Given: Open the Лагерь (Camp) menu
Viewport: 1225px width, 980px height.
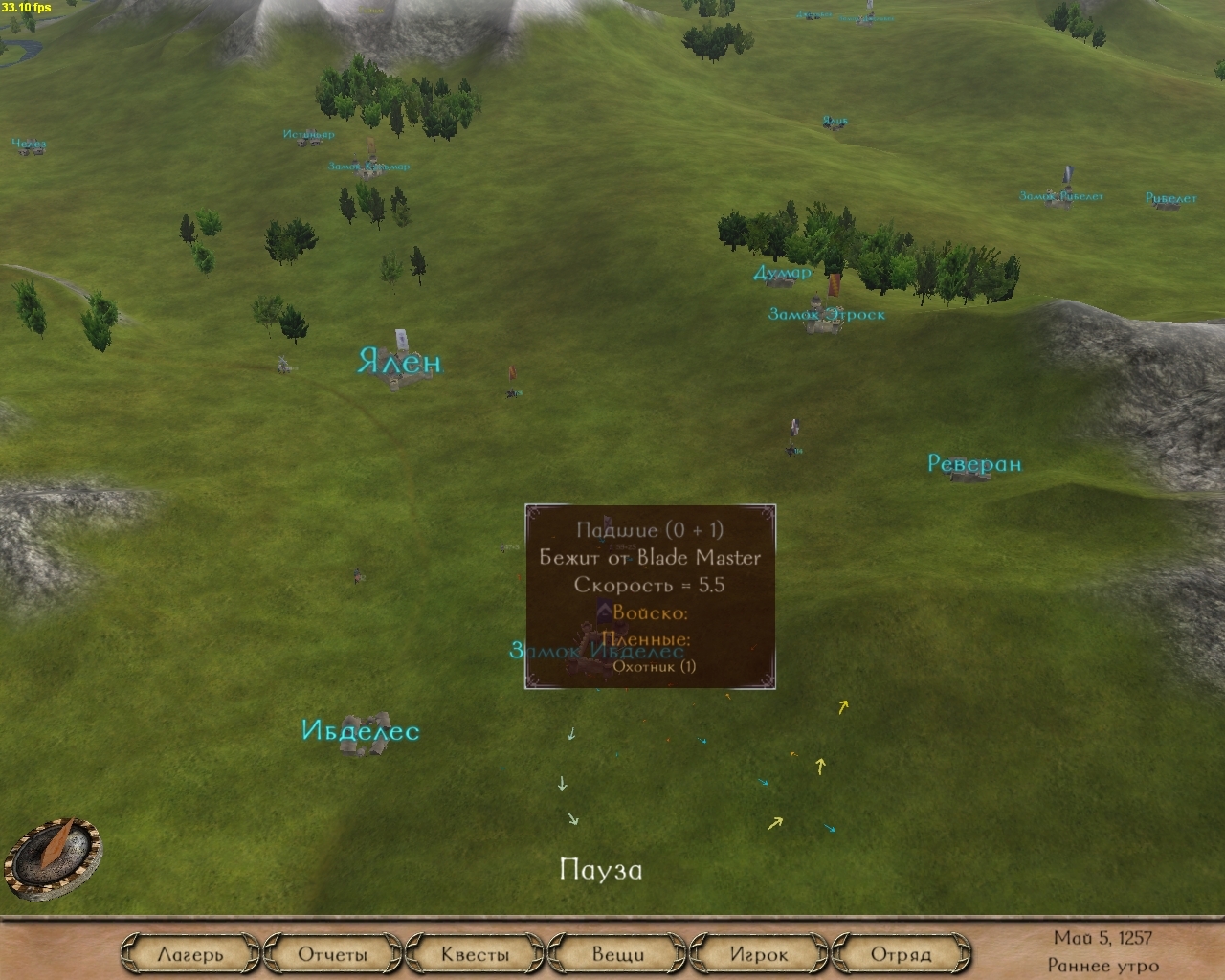Looking at the screenshot, I should pos(189,954).
